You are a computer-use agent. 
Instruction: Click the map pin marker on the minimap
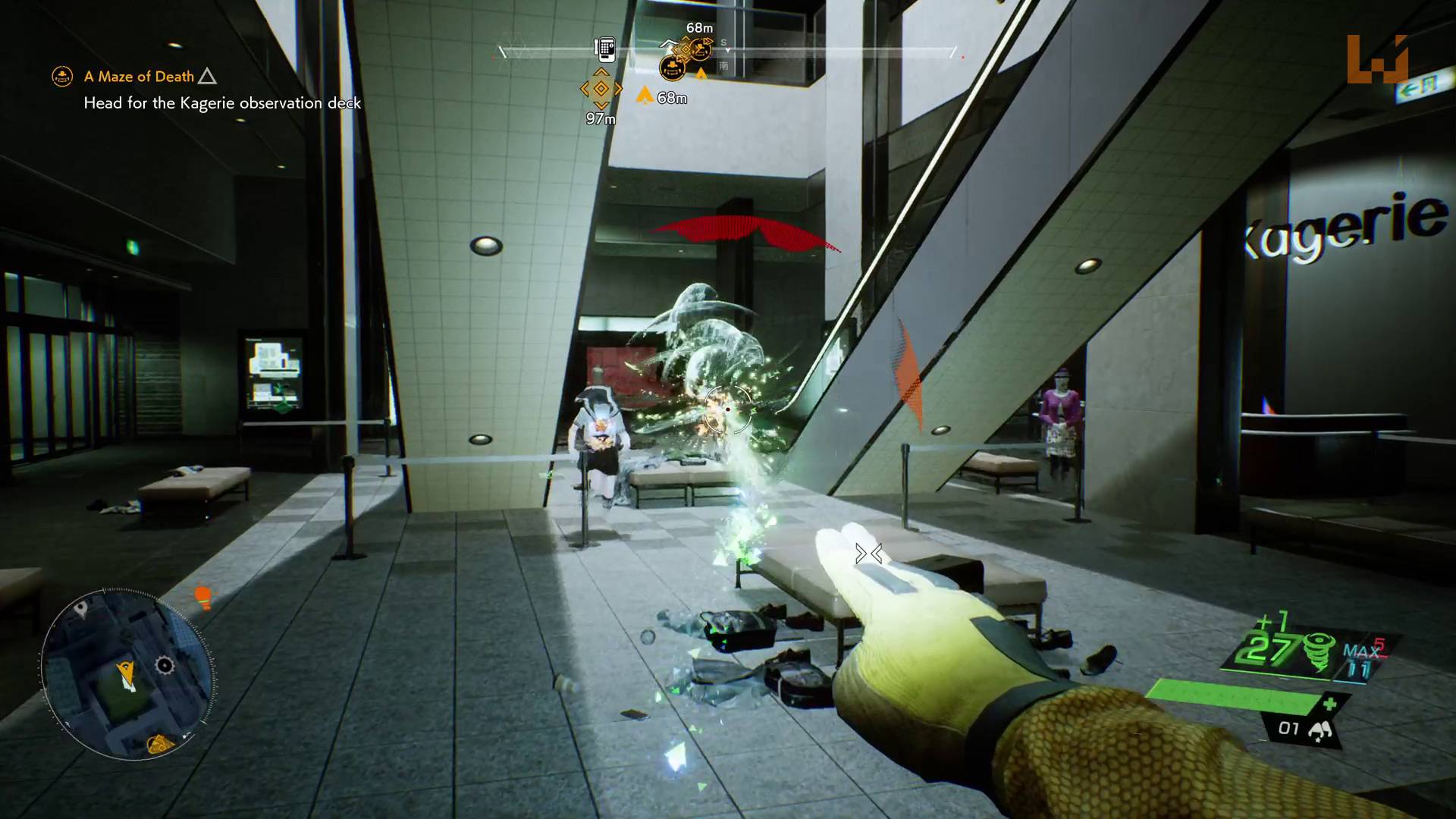(x=81, y=607)
